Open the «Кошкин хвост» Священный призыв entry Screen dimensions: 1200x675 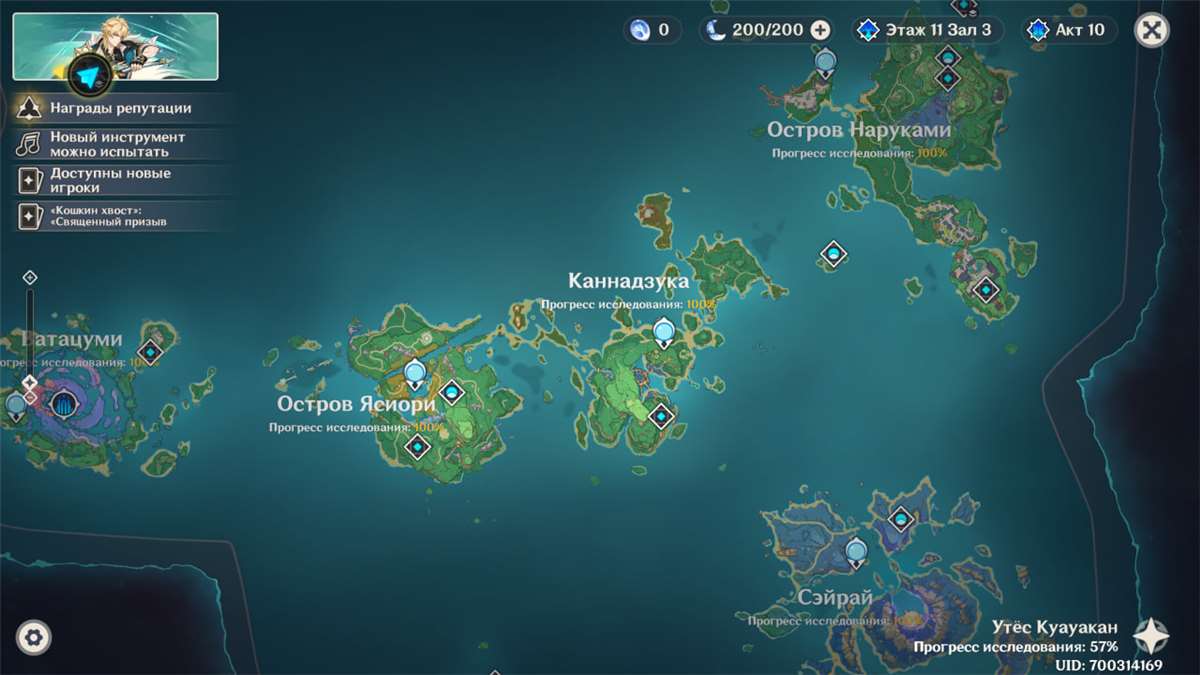108,215
